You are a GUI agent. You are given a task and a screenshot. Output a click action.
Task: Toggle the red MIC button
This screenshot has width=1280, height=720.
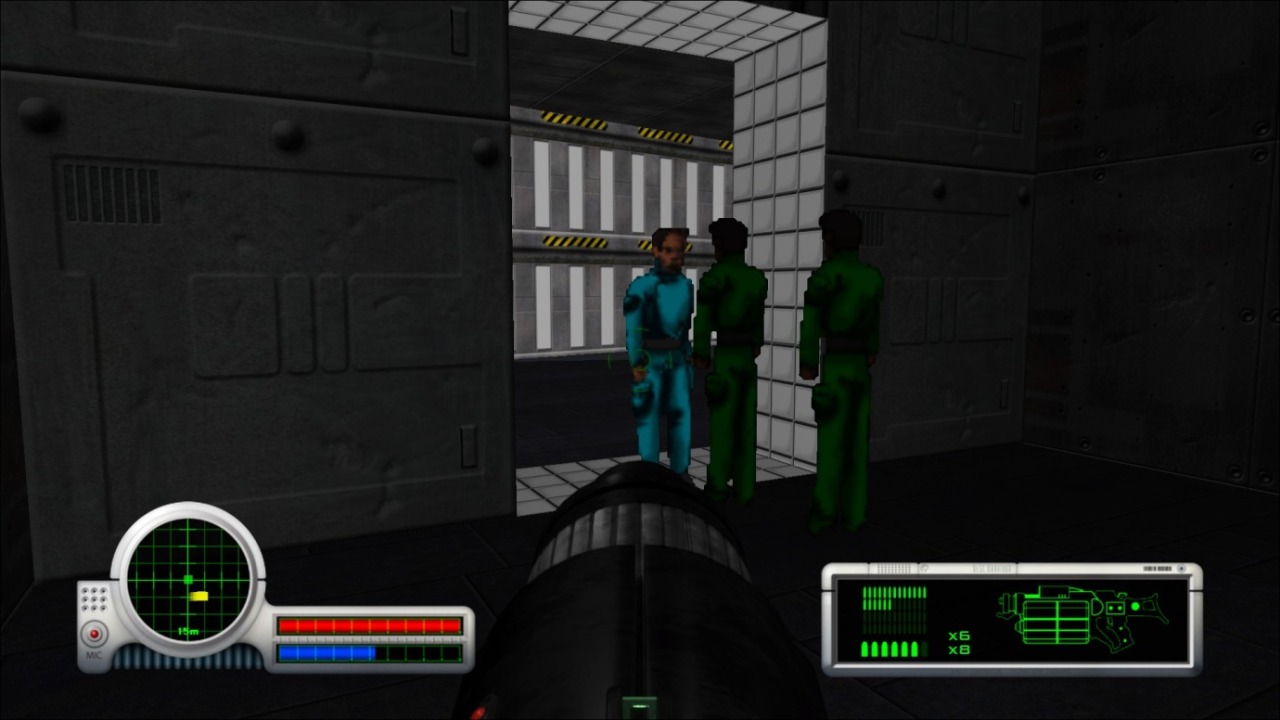click(95, 634)
